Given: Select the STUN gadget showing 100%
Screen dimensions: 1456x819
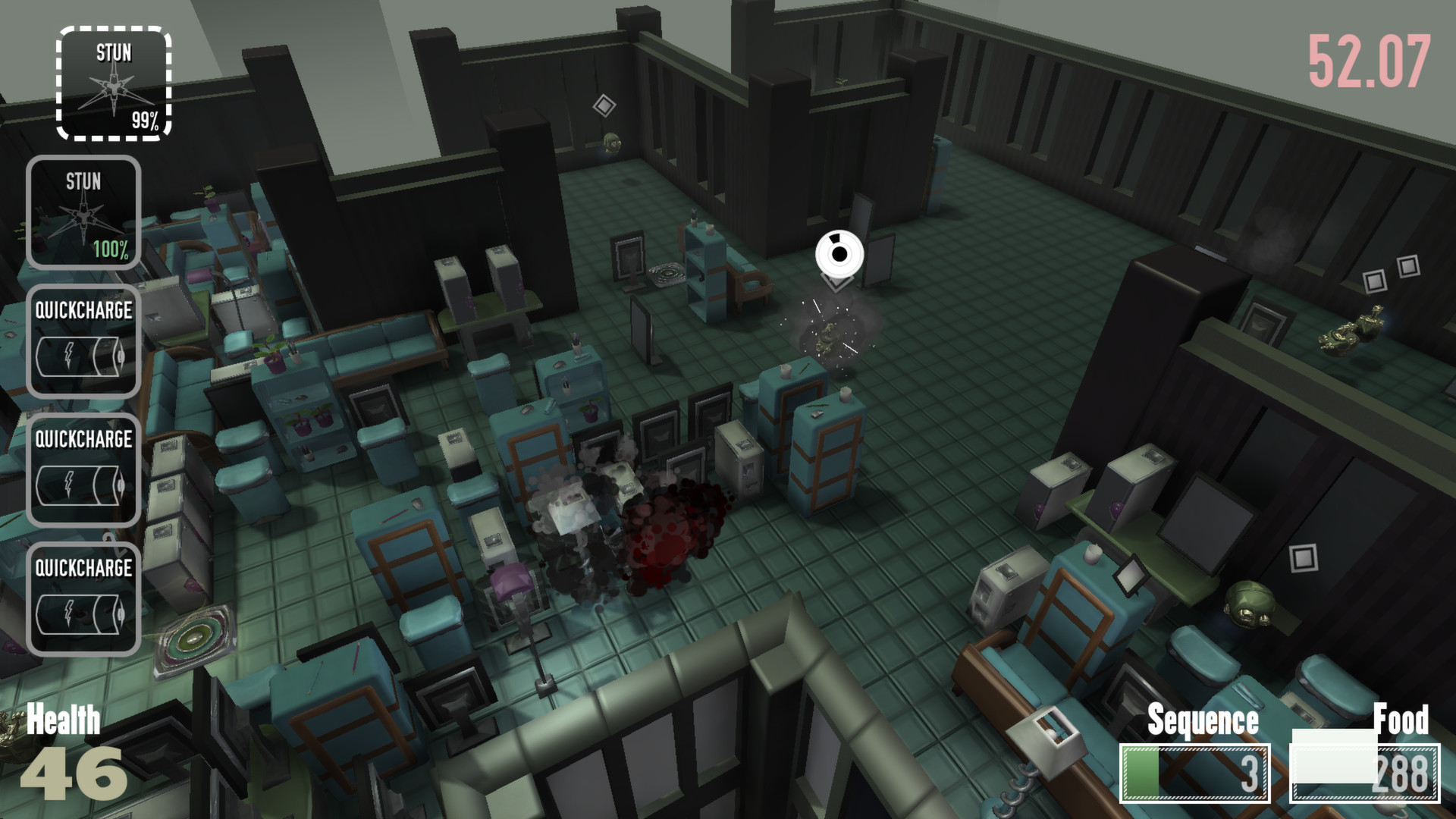Looking at the screenshot, I should [x=83, y=212].
